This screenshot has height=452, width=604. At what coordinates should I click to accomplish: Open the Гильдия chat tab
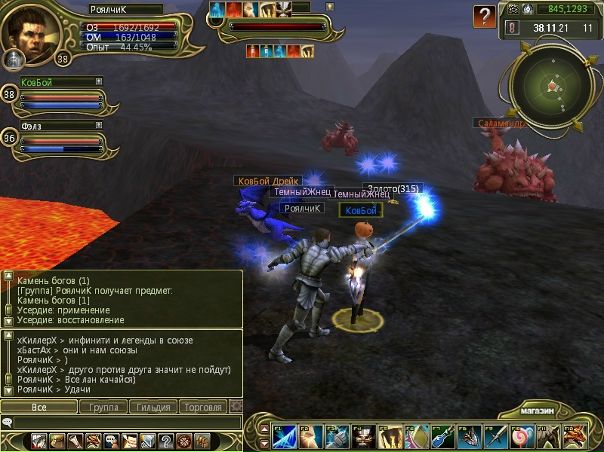coord(153,407)
